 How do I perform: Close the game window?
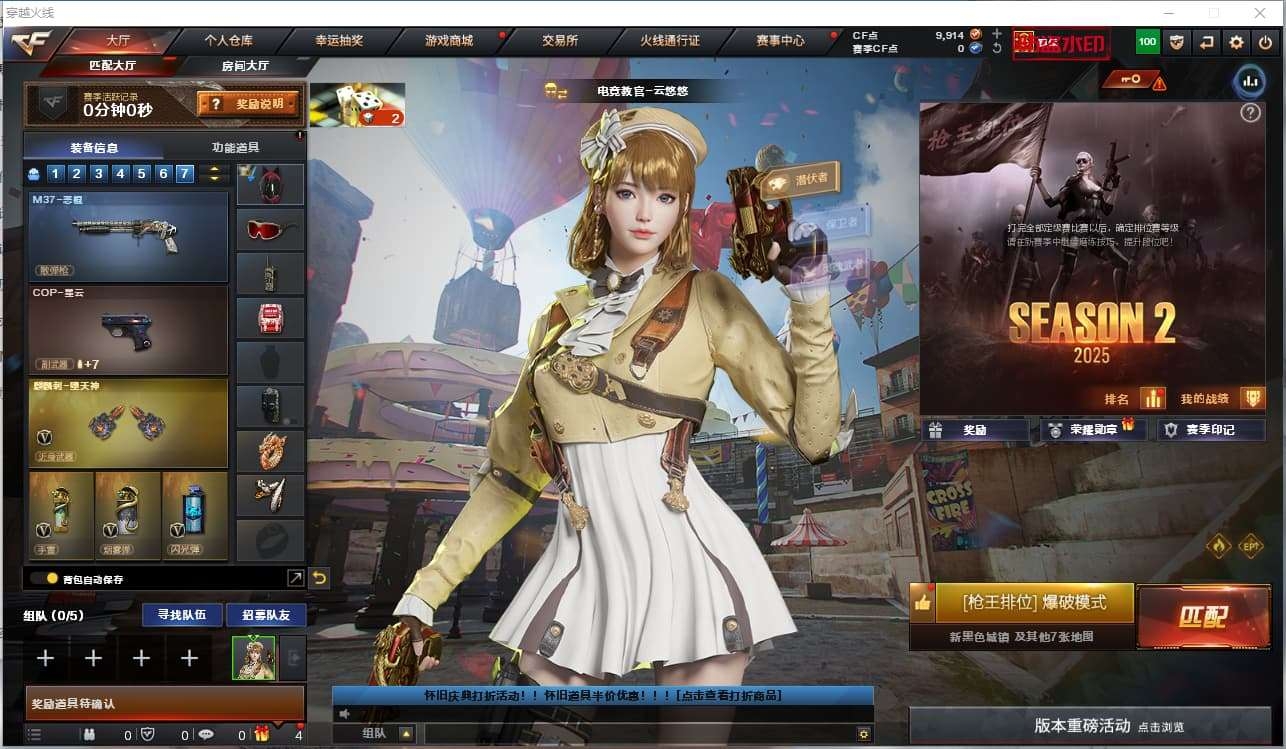click(1259, 13)
